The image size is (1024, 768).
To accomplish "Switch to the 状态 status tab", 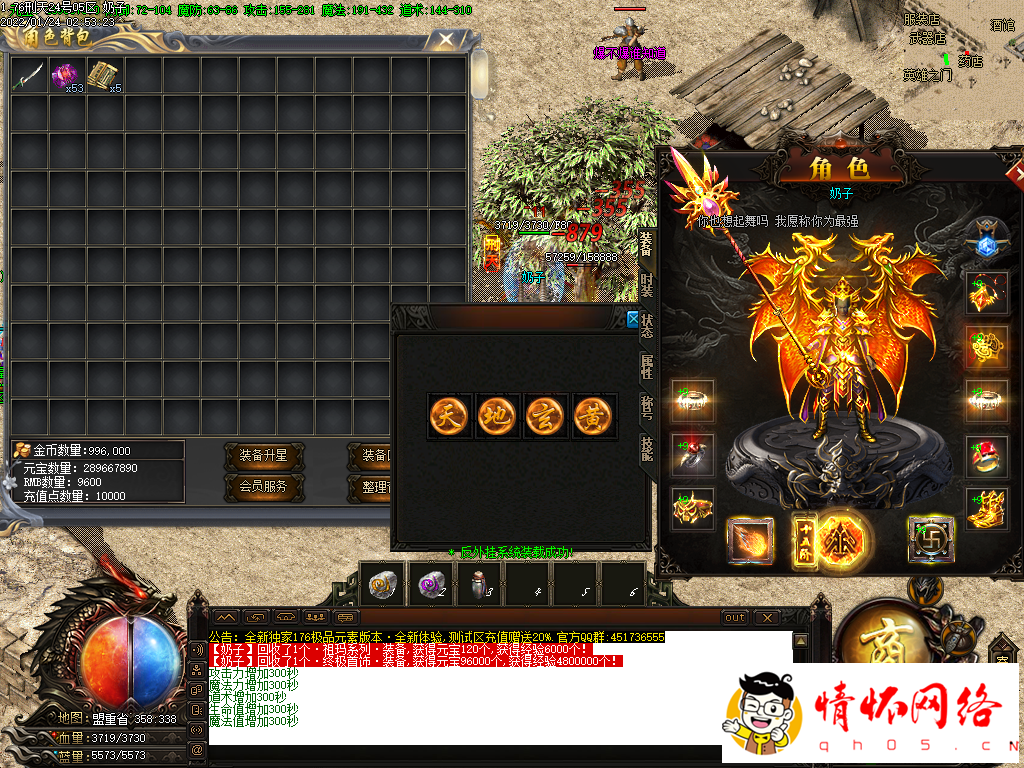I will [x=646, y=325].
